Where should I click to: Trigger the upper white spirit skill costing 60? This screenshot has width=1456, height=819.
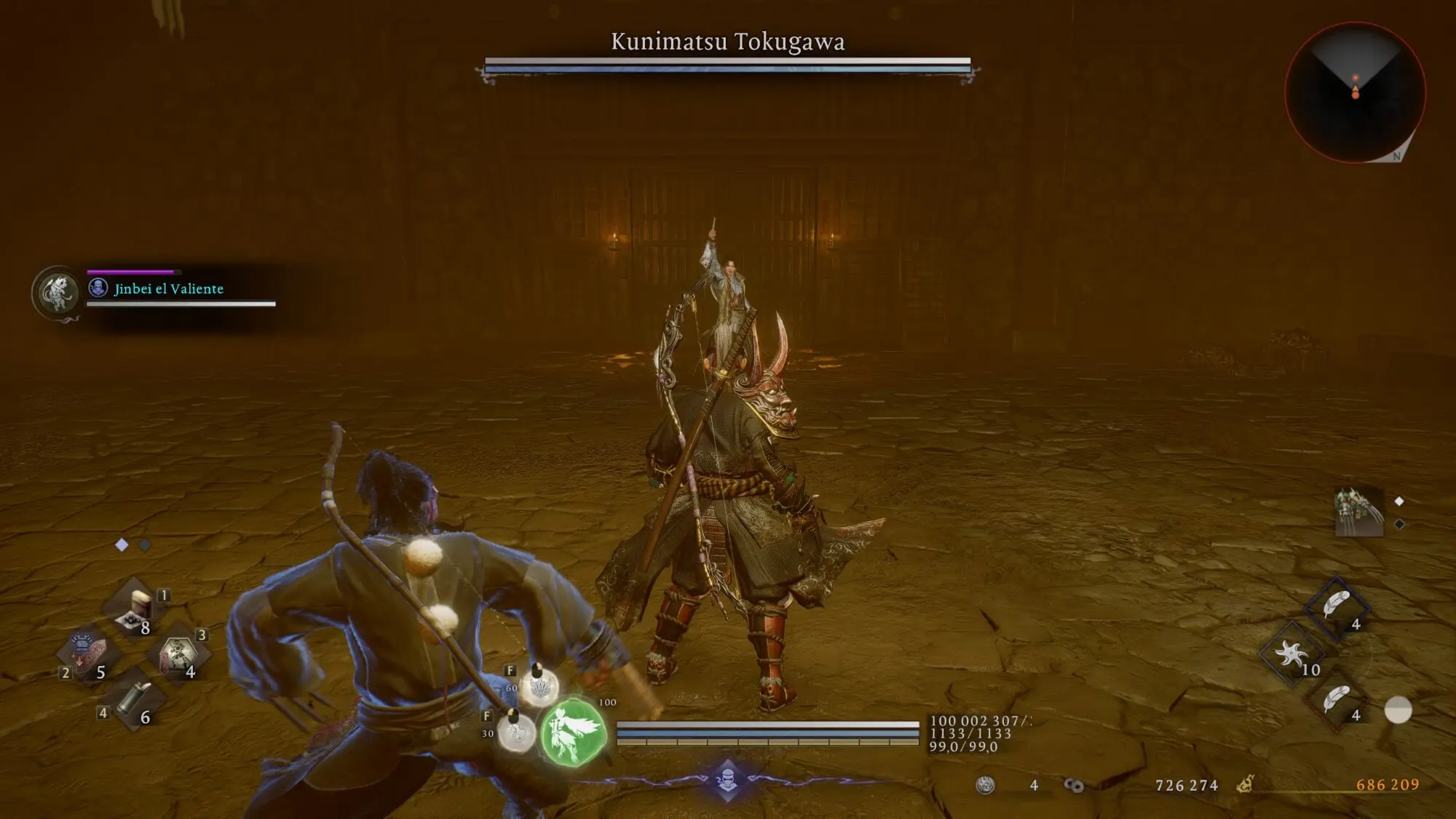point(539,687)
